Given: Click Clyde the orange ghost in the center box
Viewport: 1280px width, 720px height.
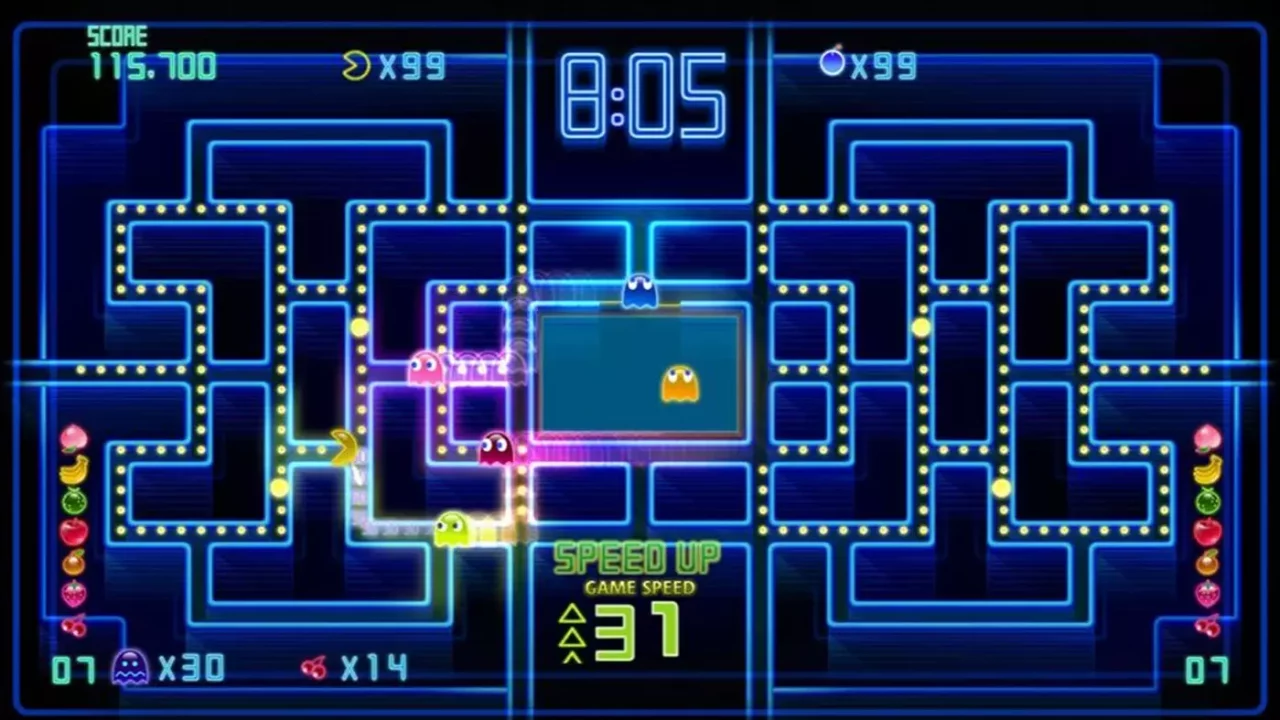Looking at the screenshot, I should click(x=680, y=385).
